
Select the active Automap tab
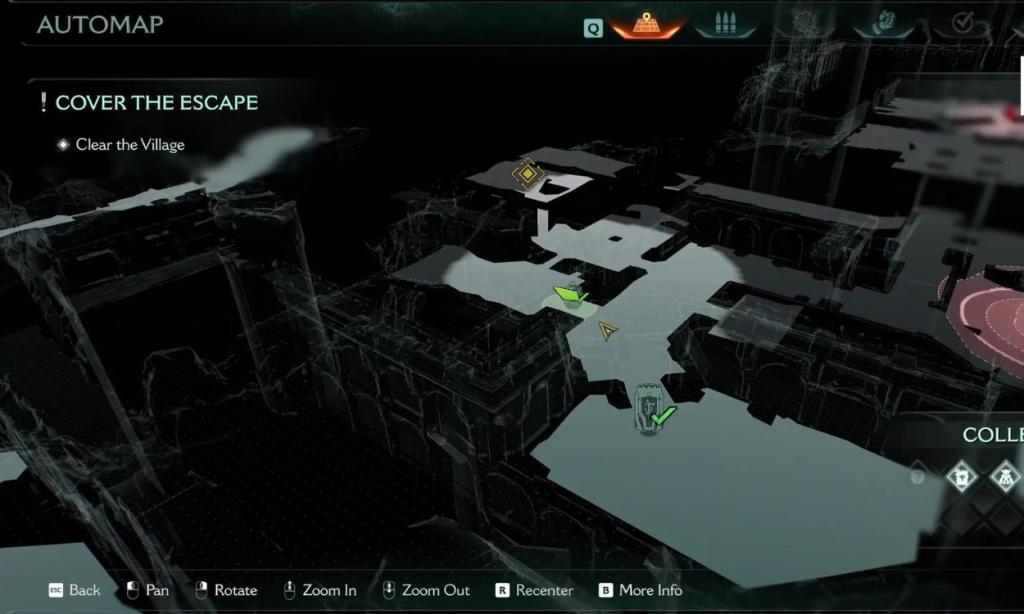coord(646,23)
